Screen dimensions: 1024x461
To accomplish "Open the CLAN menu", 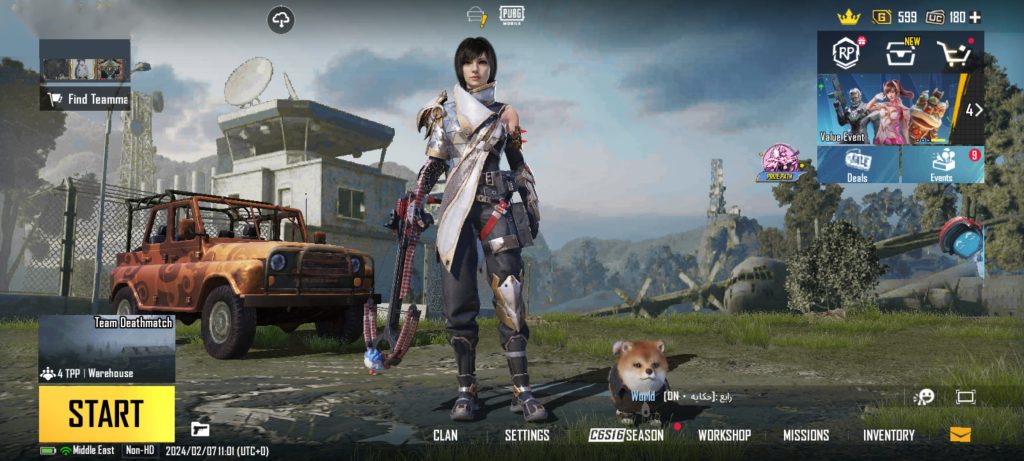I will (x=445, y=435).
